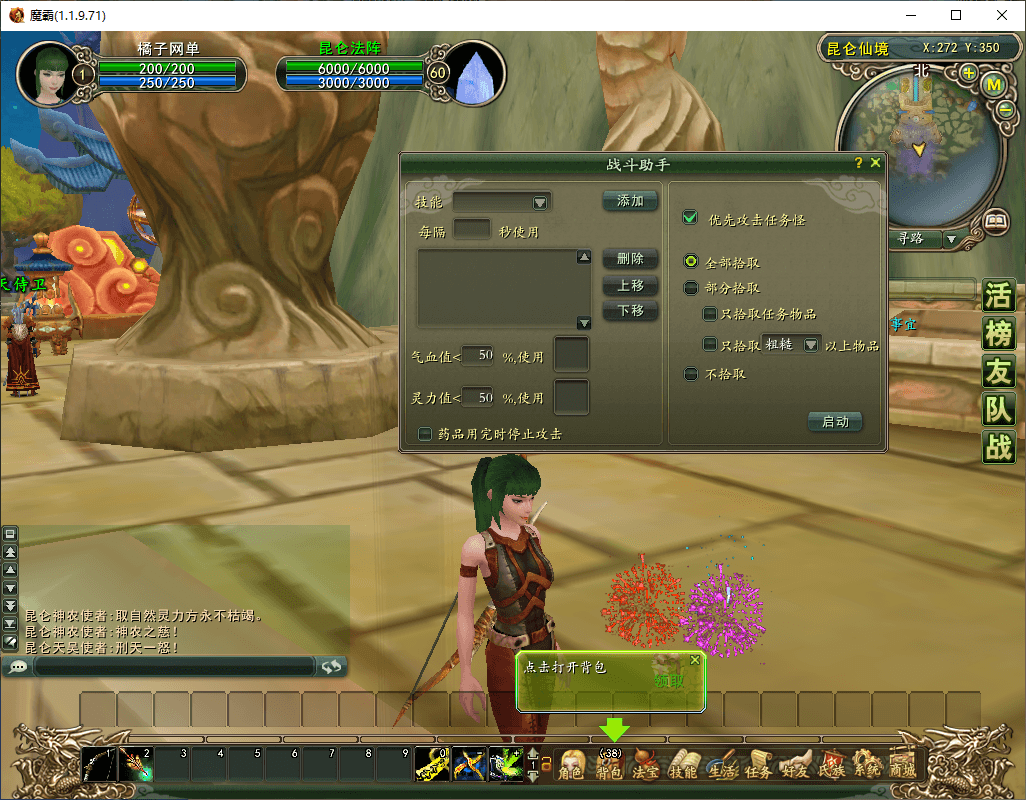Open the 任务 quest log
Viewport: 1026px width, 800px height.
(757, 768)
